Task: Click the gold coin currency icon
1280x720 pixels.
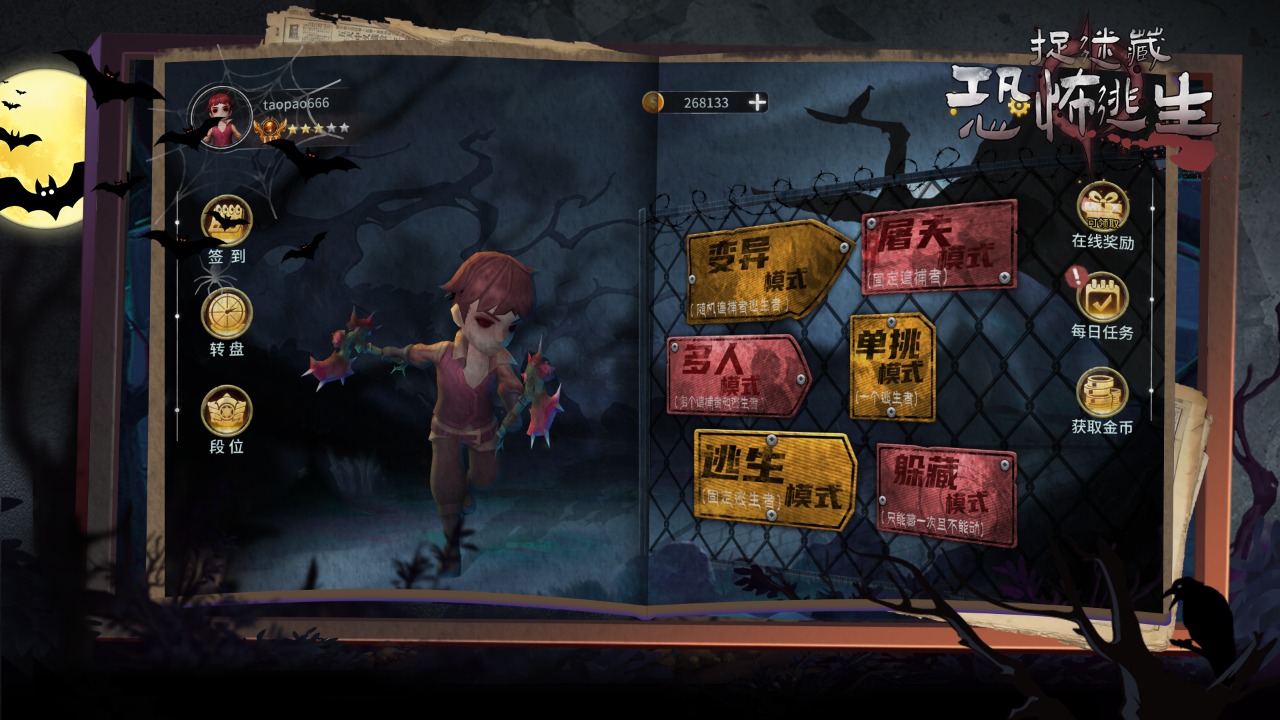Action: point(655,101)
